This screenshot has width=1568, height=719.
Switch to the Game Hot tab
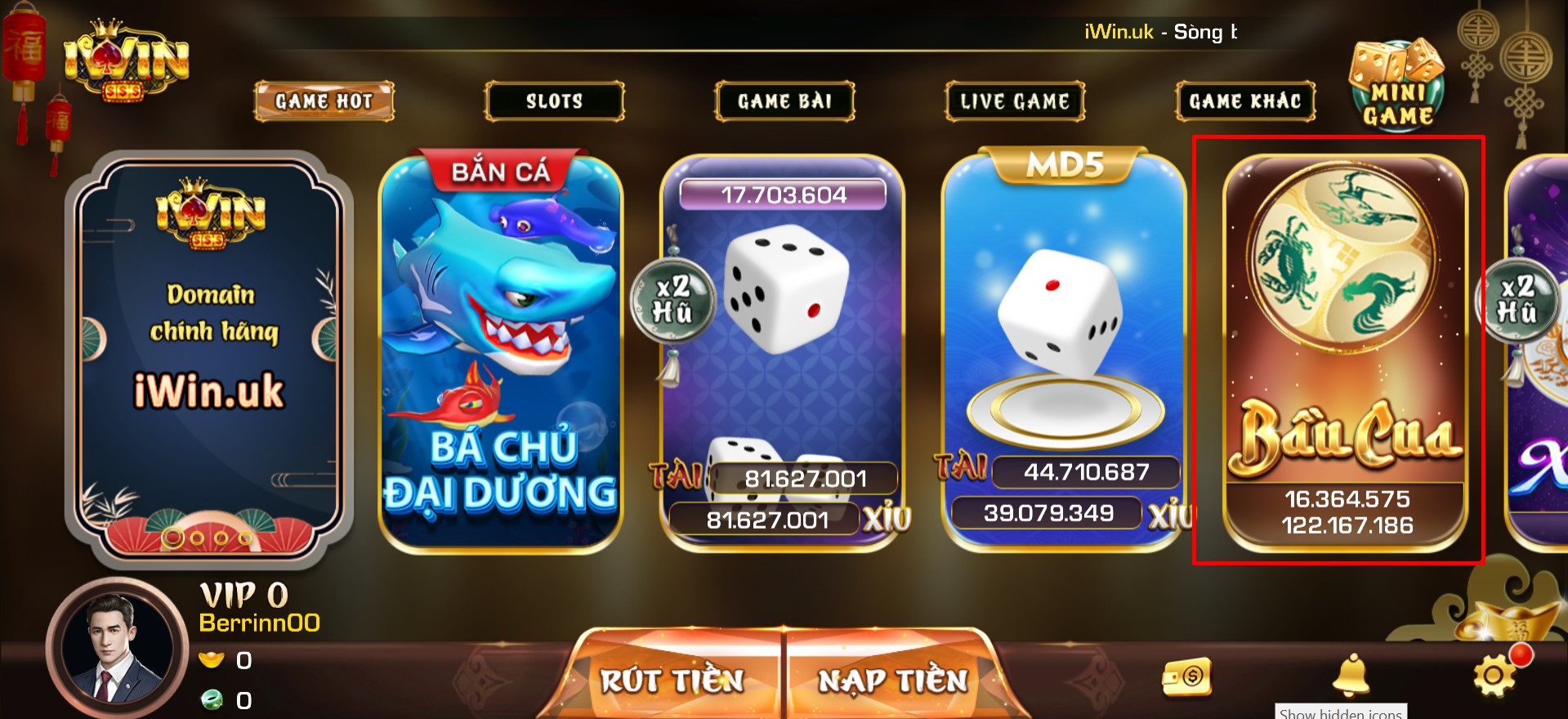(324, 101)
